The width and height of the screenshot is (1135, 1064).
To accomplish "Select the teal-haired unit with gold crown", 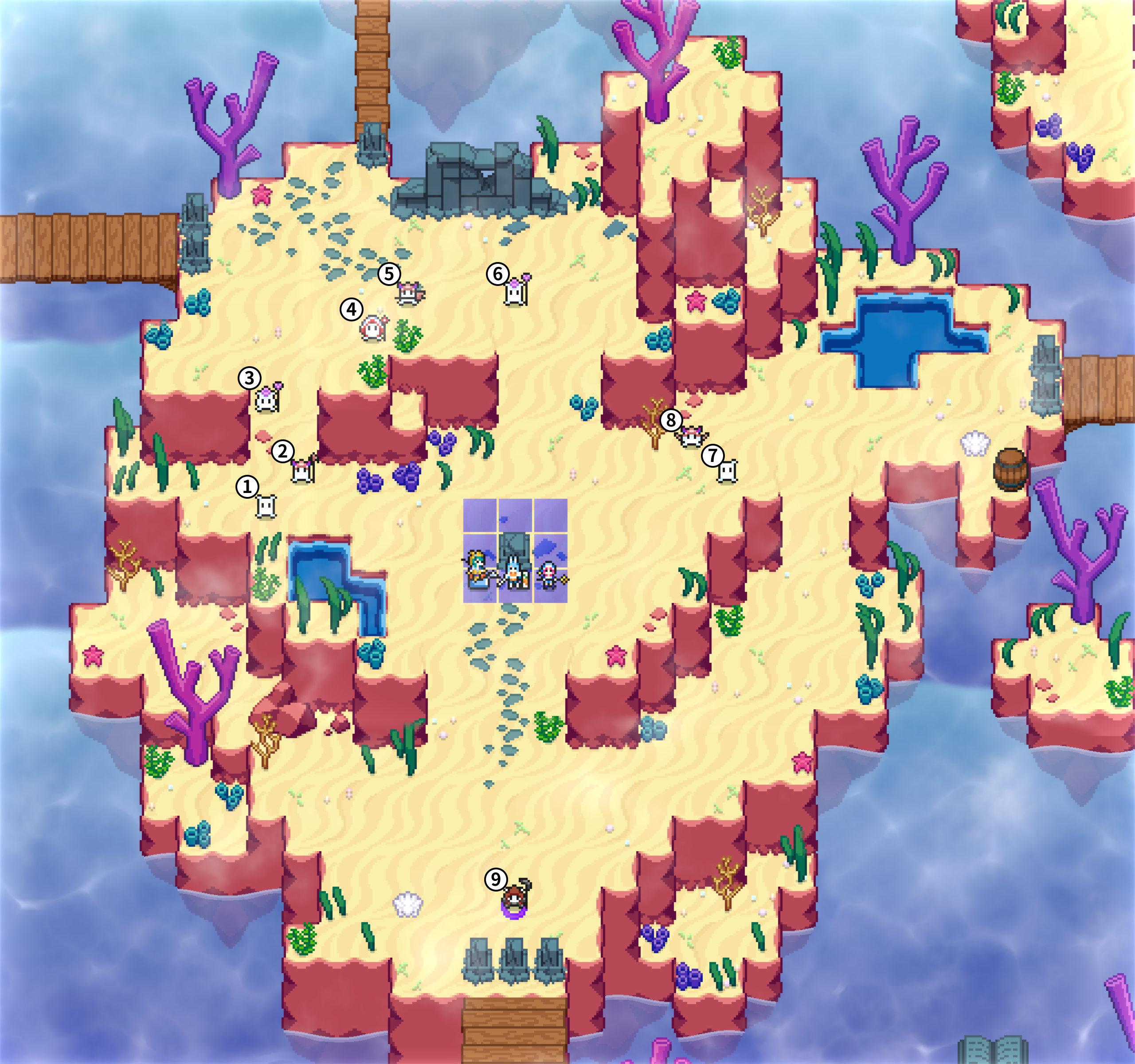I will click(477, 568).
